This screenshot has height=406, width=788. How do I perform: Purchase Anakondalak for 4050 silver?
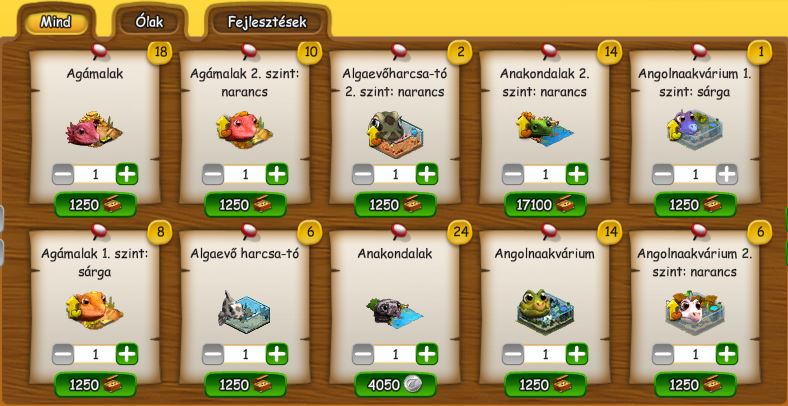tap(395, 385)
